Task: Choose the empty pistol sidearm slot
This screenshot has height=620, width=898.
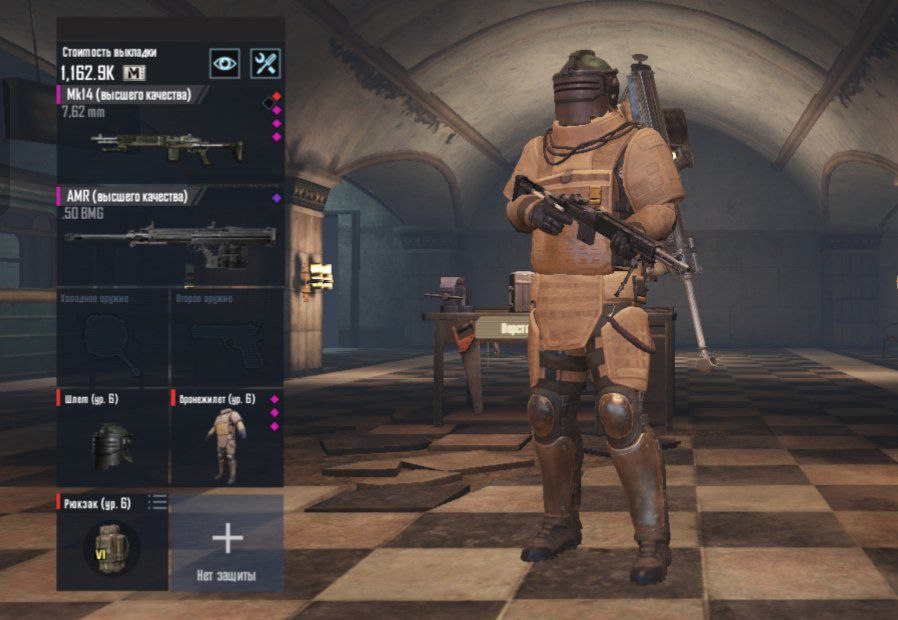Action: coord(226,338)
